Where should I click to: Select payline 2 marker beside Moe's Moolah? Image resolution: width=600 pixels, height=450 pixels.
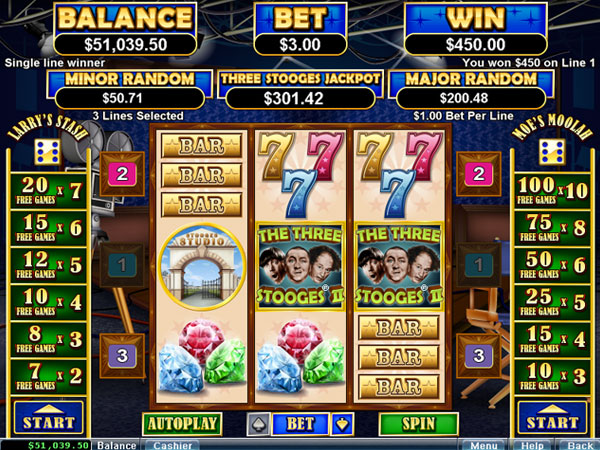coord(479,174)
